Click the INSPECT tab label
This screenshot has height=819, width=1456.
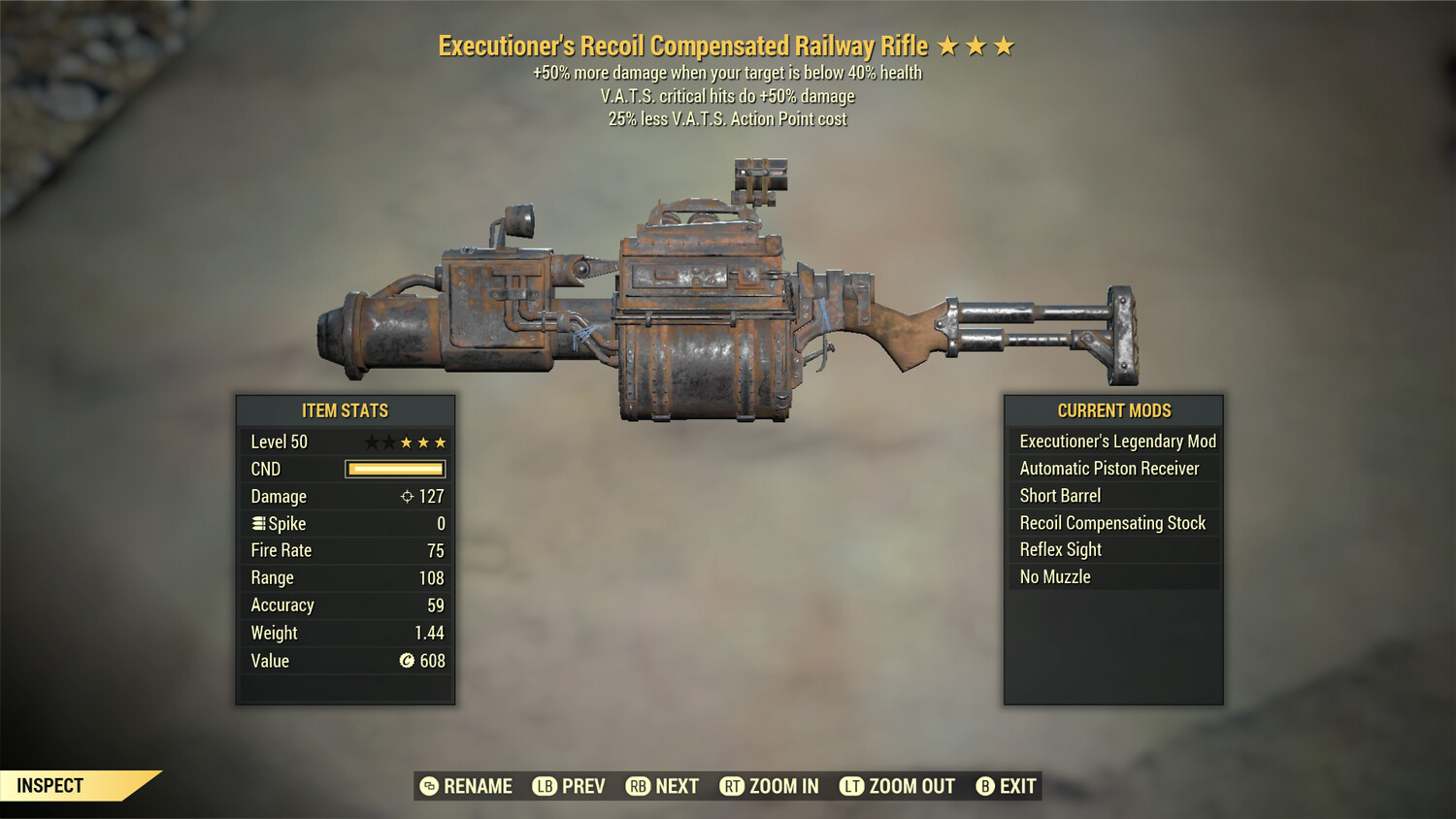[x=50, y=785]
